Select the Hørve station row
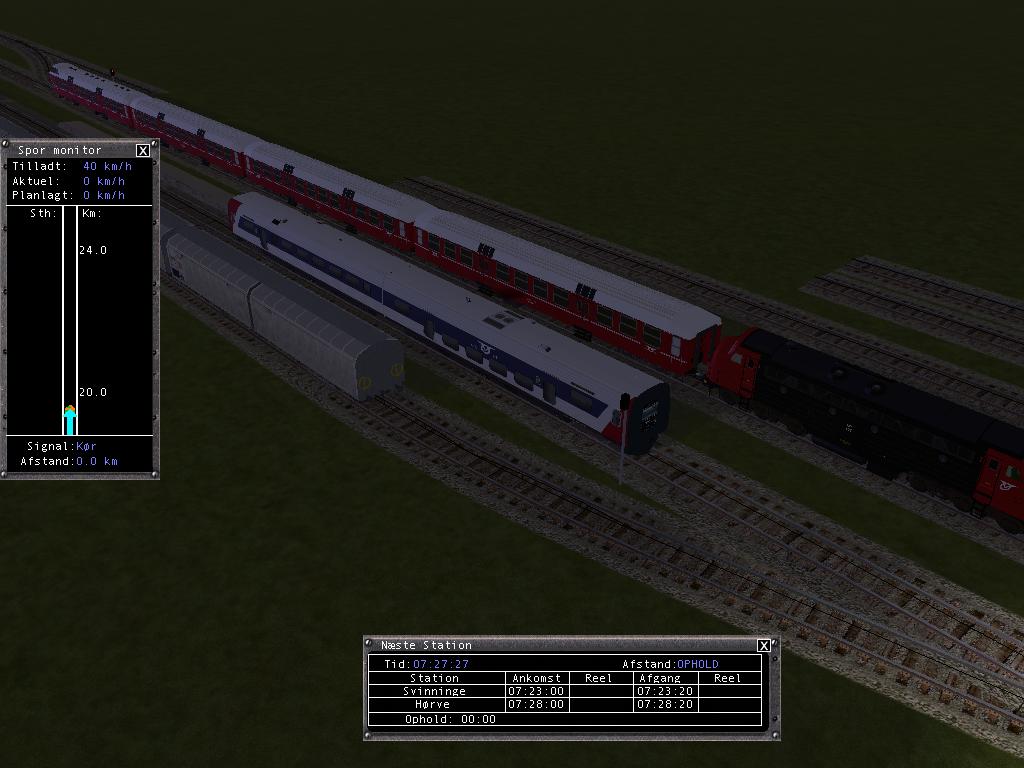The height and width of the screenshot is (768, 1024). pos(435,704)
